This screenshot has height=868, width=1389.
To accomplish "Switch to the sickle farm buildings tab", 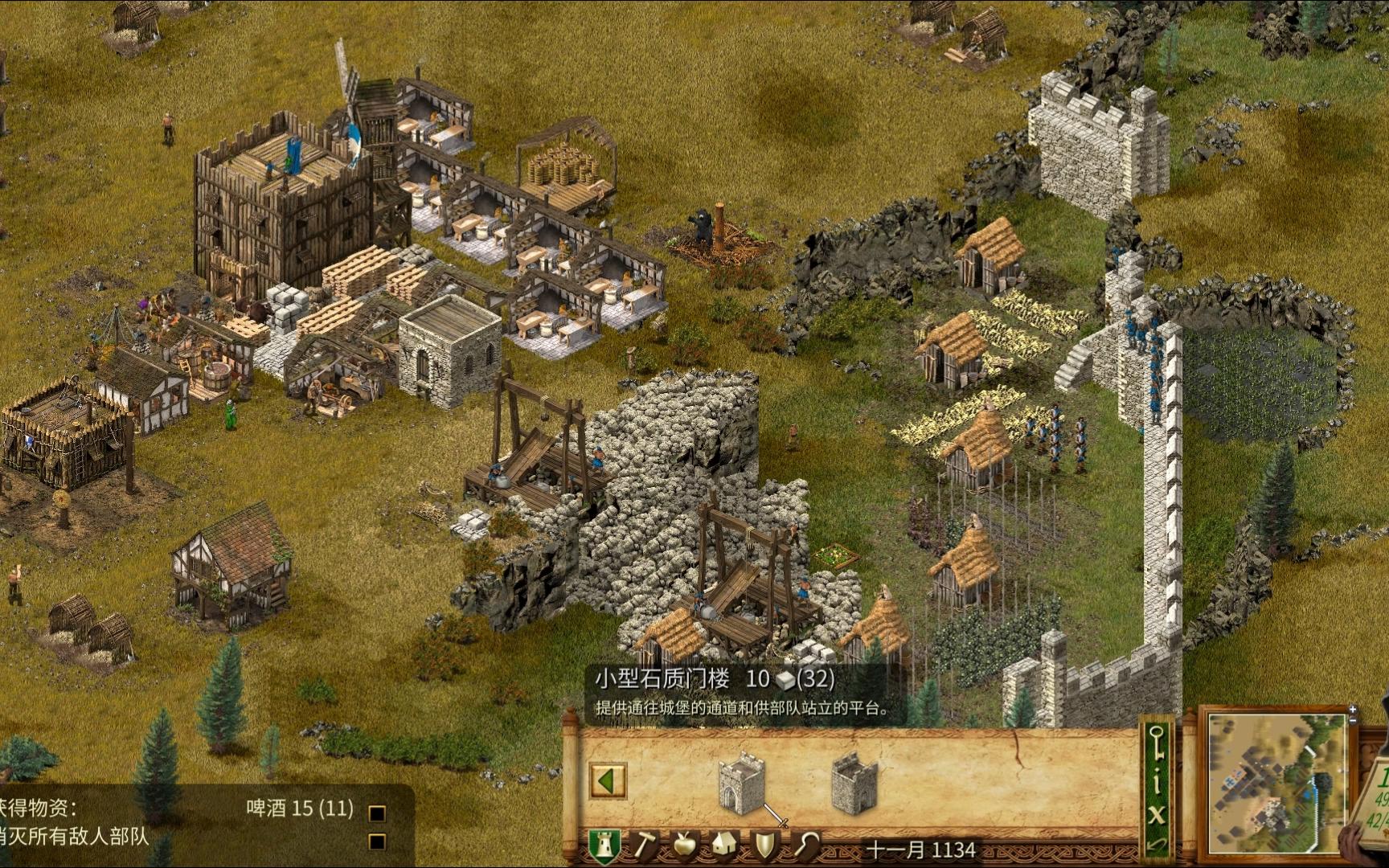I will click(806, 845).
